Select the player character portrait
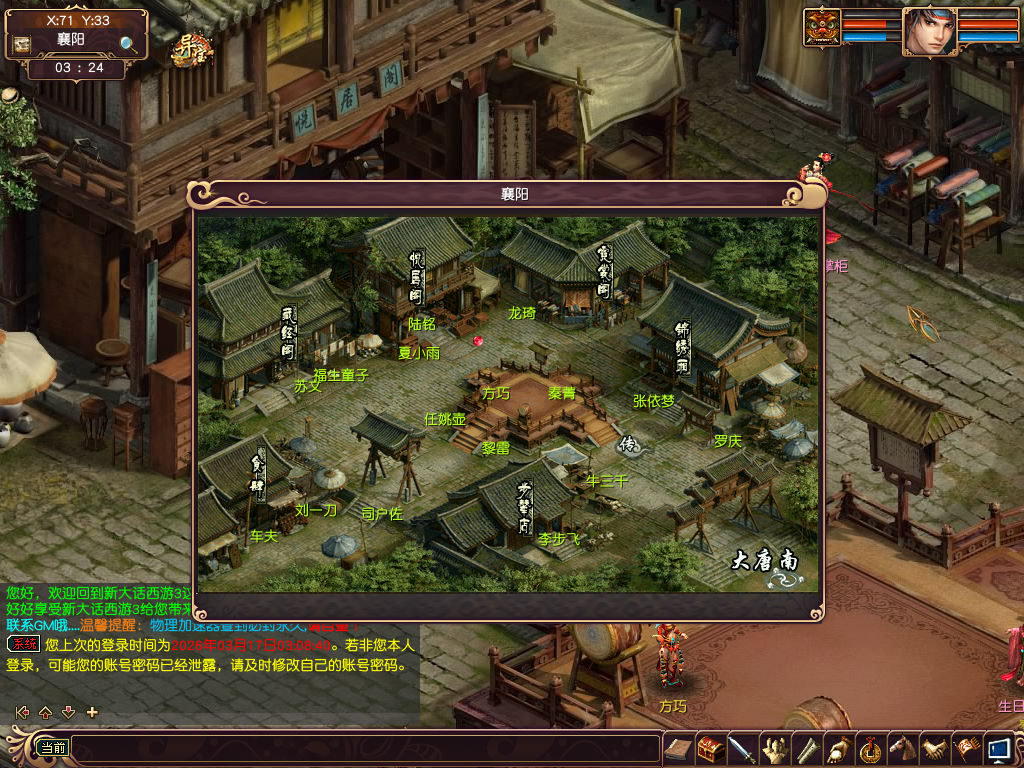This screenshot has height=768, width=1024. coord(929,31)
